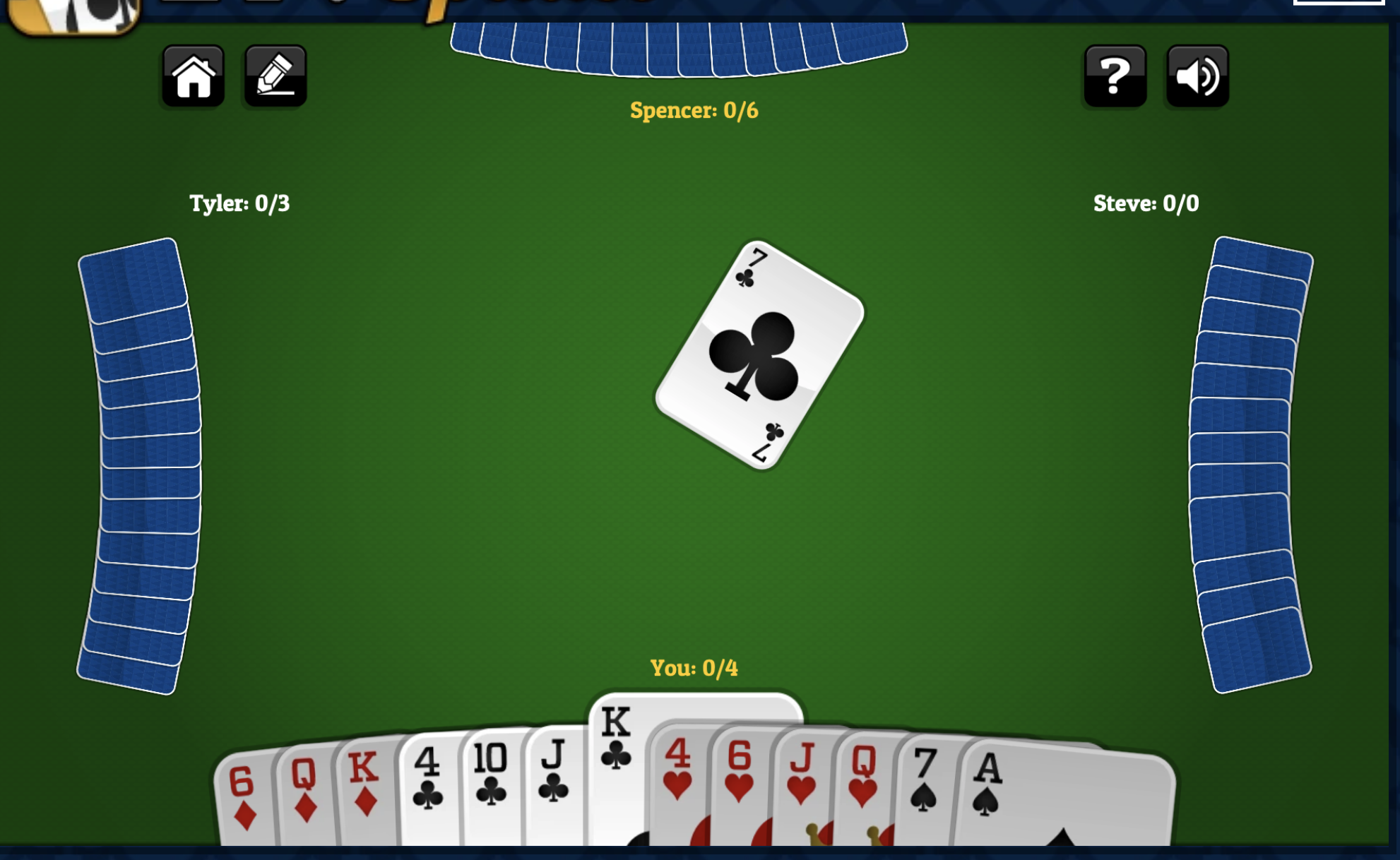Click Spencer's score label
This screenshot has width=1400, height=860.
[x=692, y=109]
